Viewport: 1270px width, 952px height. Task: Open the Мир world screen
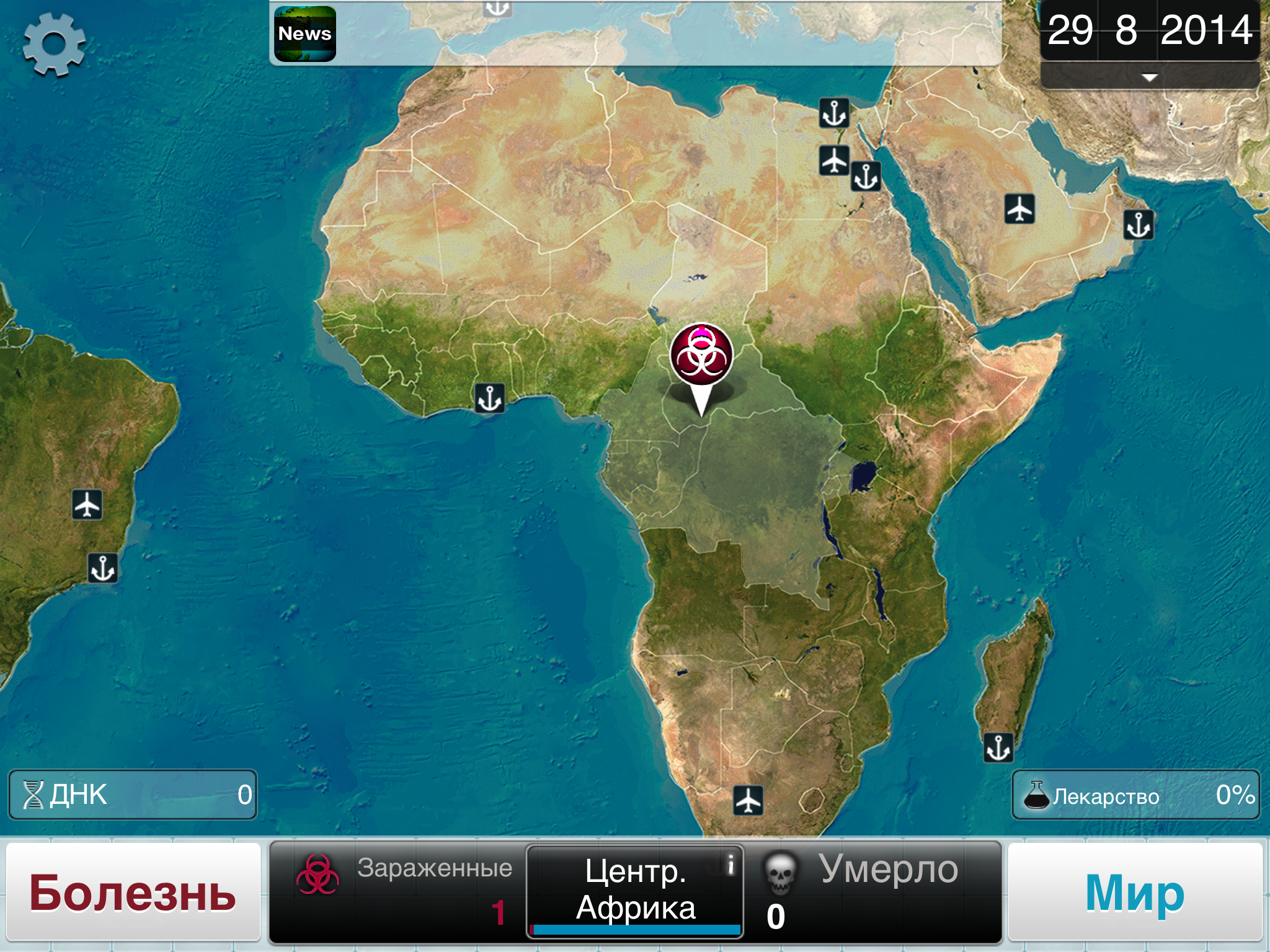tap(1135, 892)
